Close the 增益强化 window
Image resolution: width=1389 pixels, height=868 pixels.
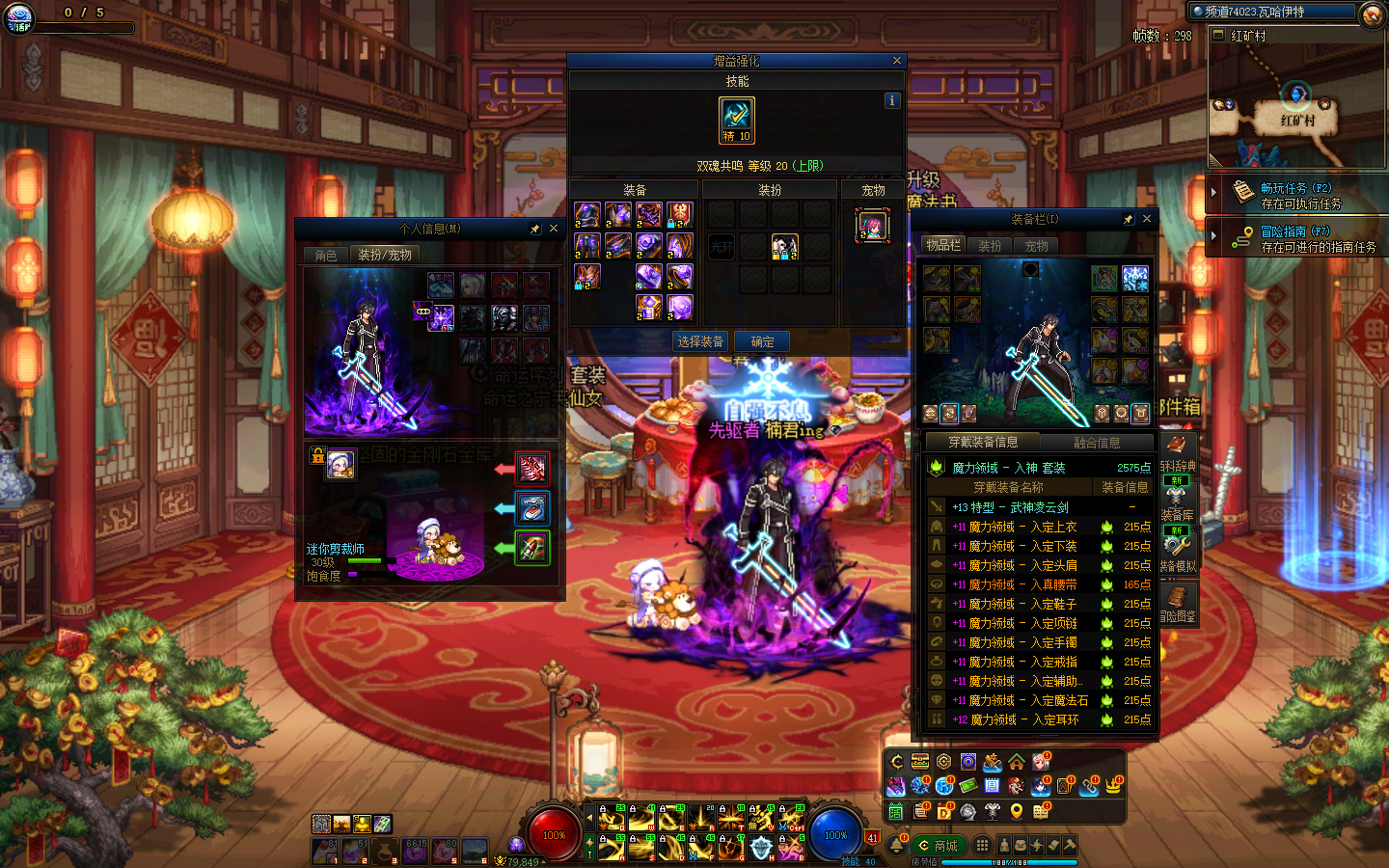point(897,61)
